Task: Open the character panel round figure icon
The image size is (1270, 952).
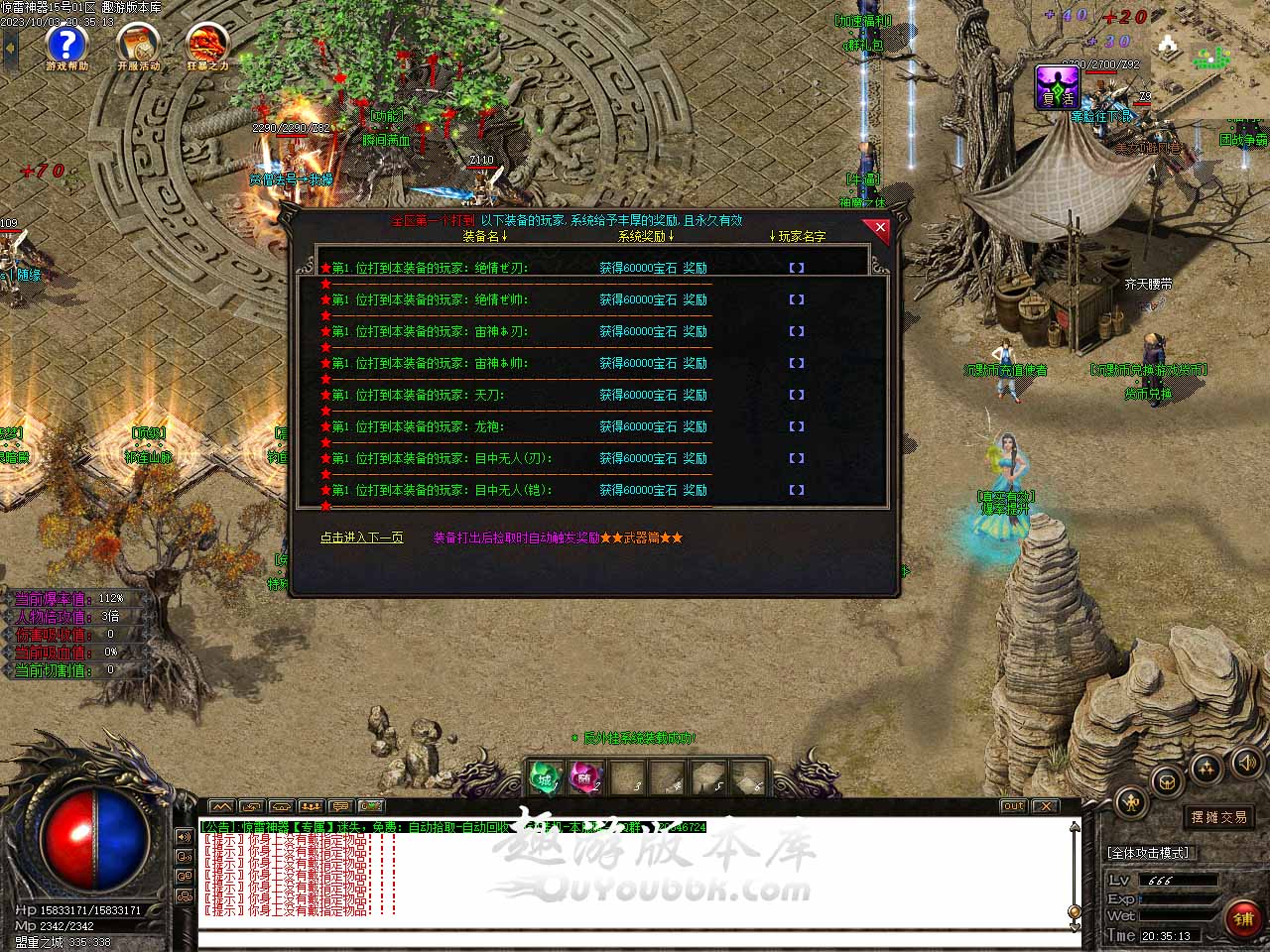Action: (1131, 800)
